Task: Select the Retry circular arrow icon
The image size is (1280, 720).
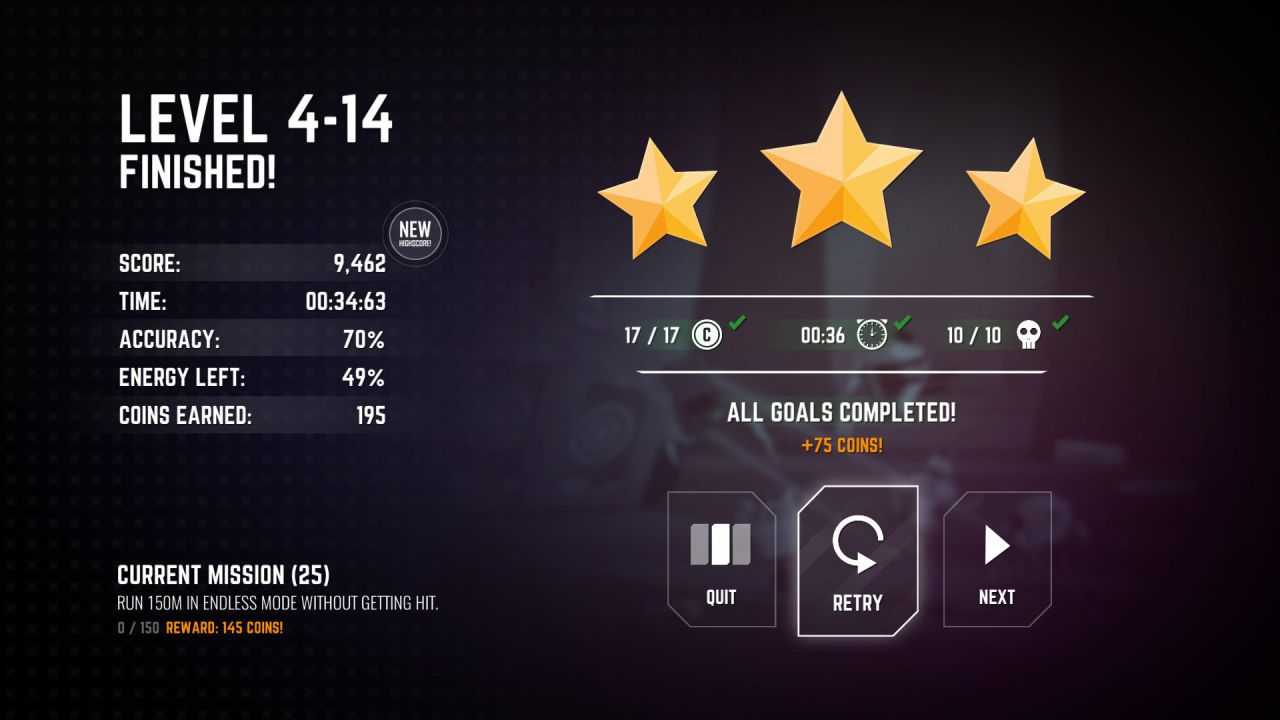Action: 857,545
